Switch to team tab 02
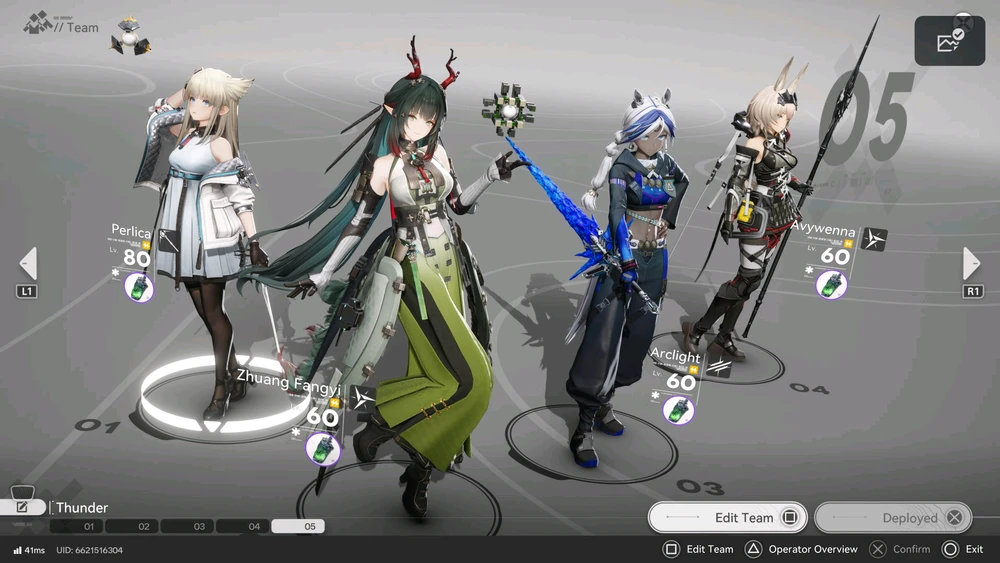 pyautogui.click(x=143, y=526)
